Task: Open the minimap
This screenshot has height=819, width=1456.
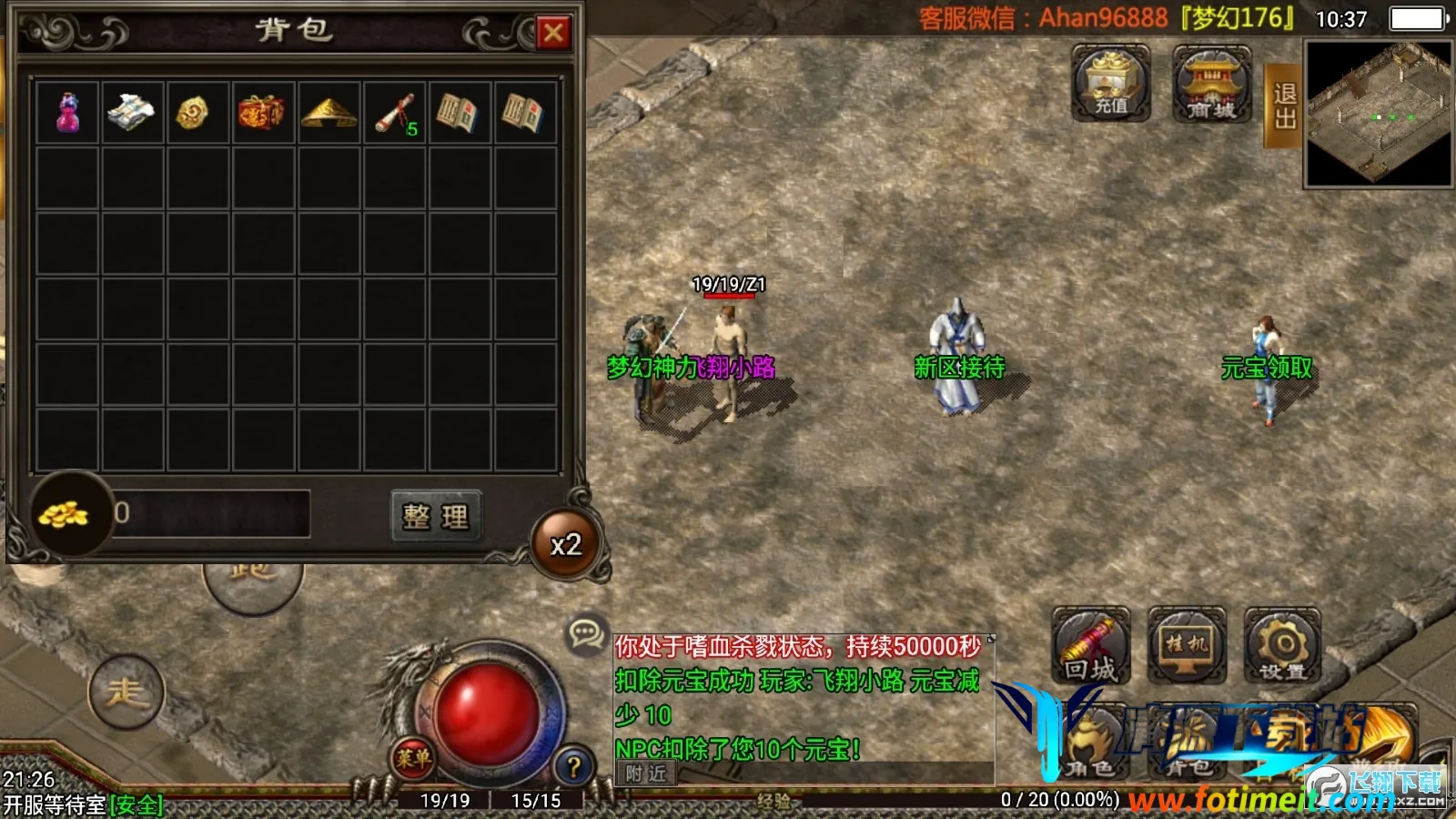Action: pyautogui.click(x=1378, y=115)
